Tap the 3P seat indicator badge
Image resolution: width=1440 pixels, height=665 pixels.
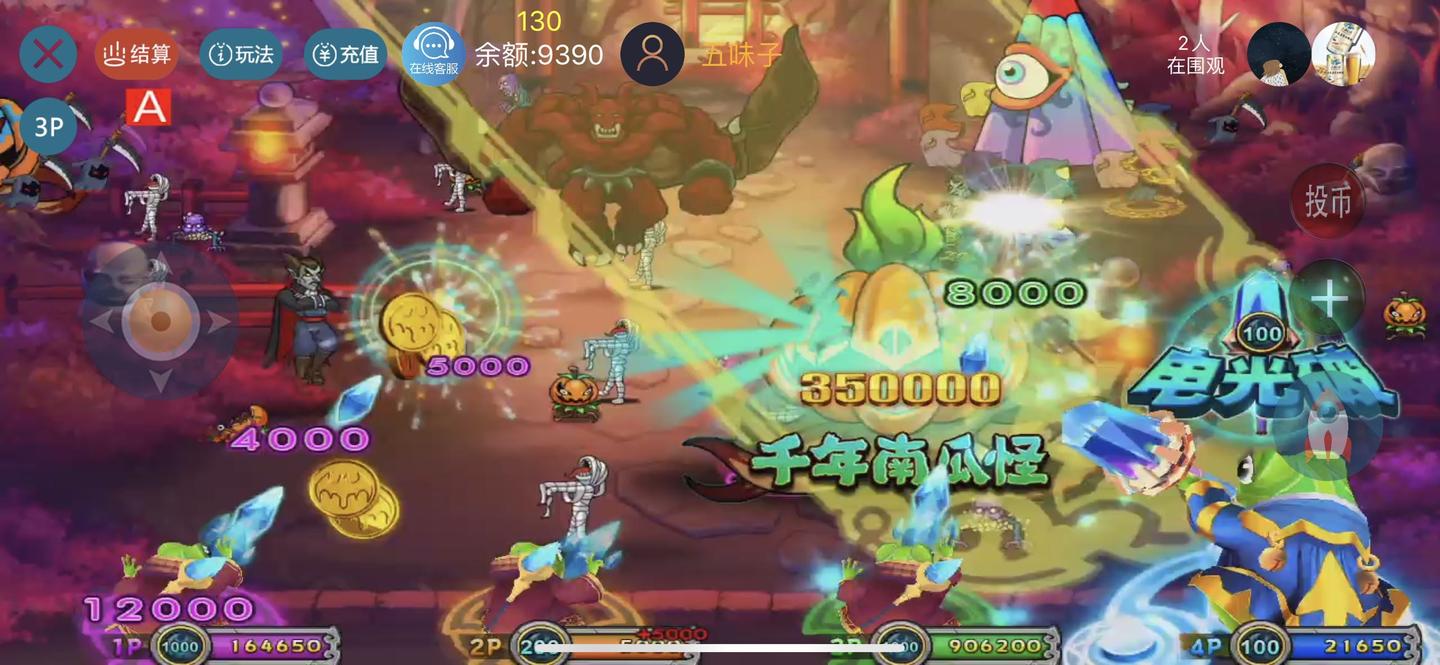click(48, 126)
